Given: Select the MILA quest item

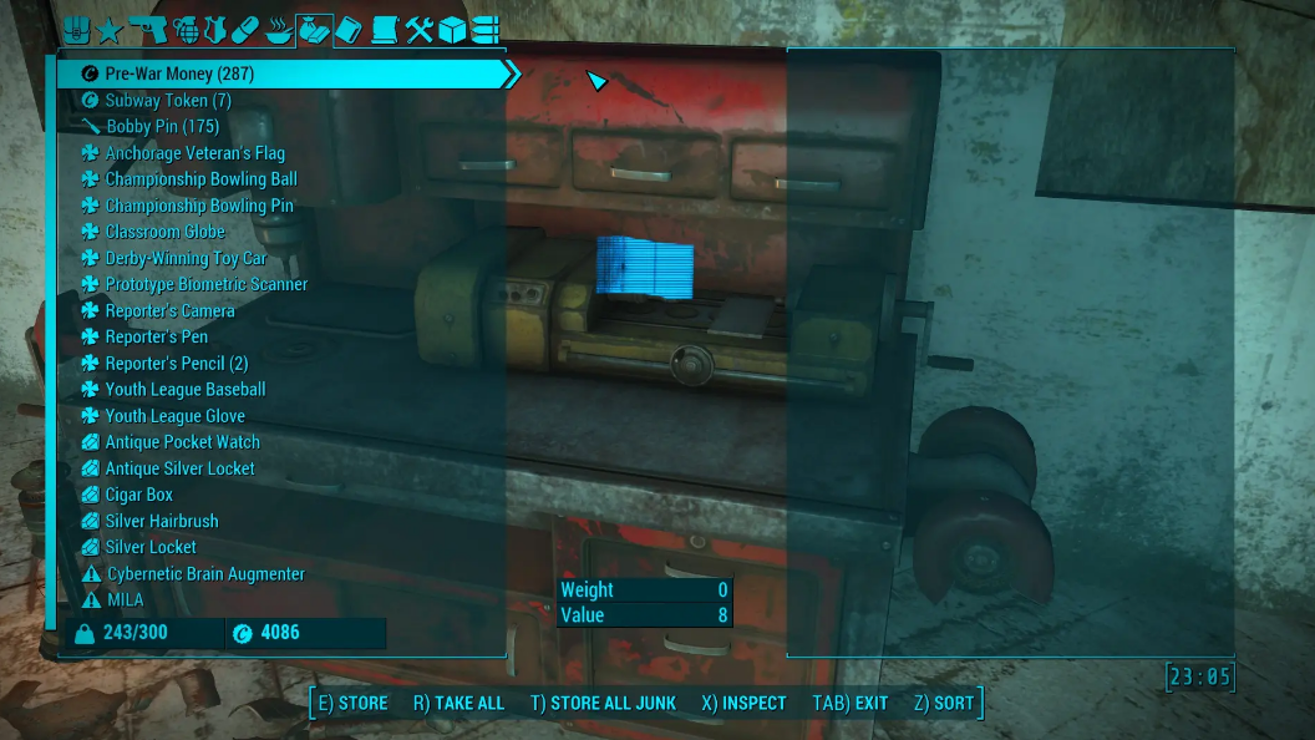Looking at the screenshot, I should (x=125, y=600).
